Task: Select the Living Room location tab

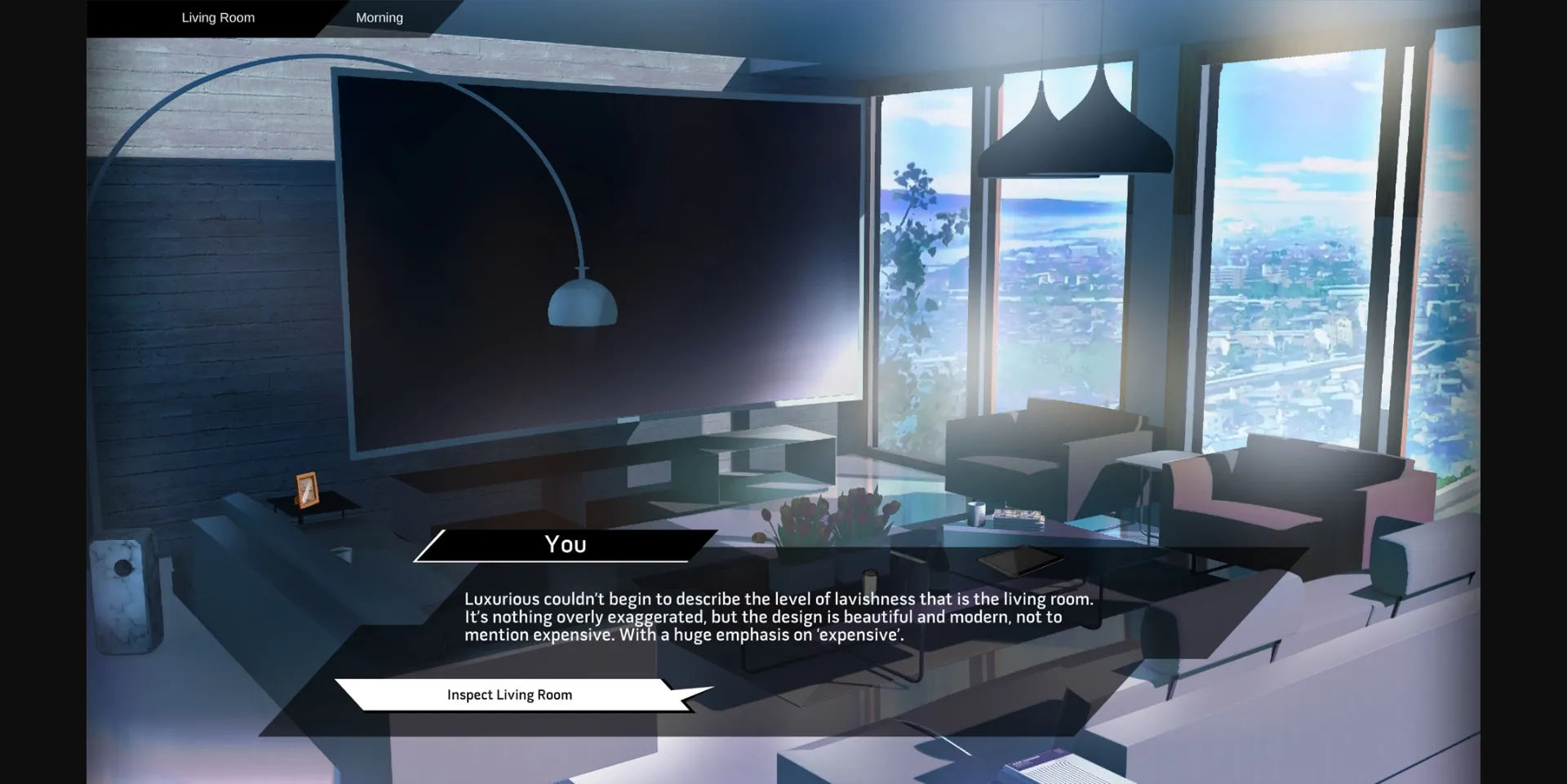Action: 217,17
